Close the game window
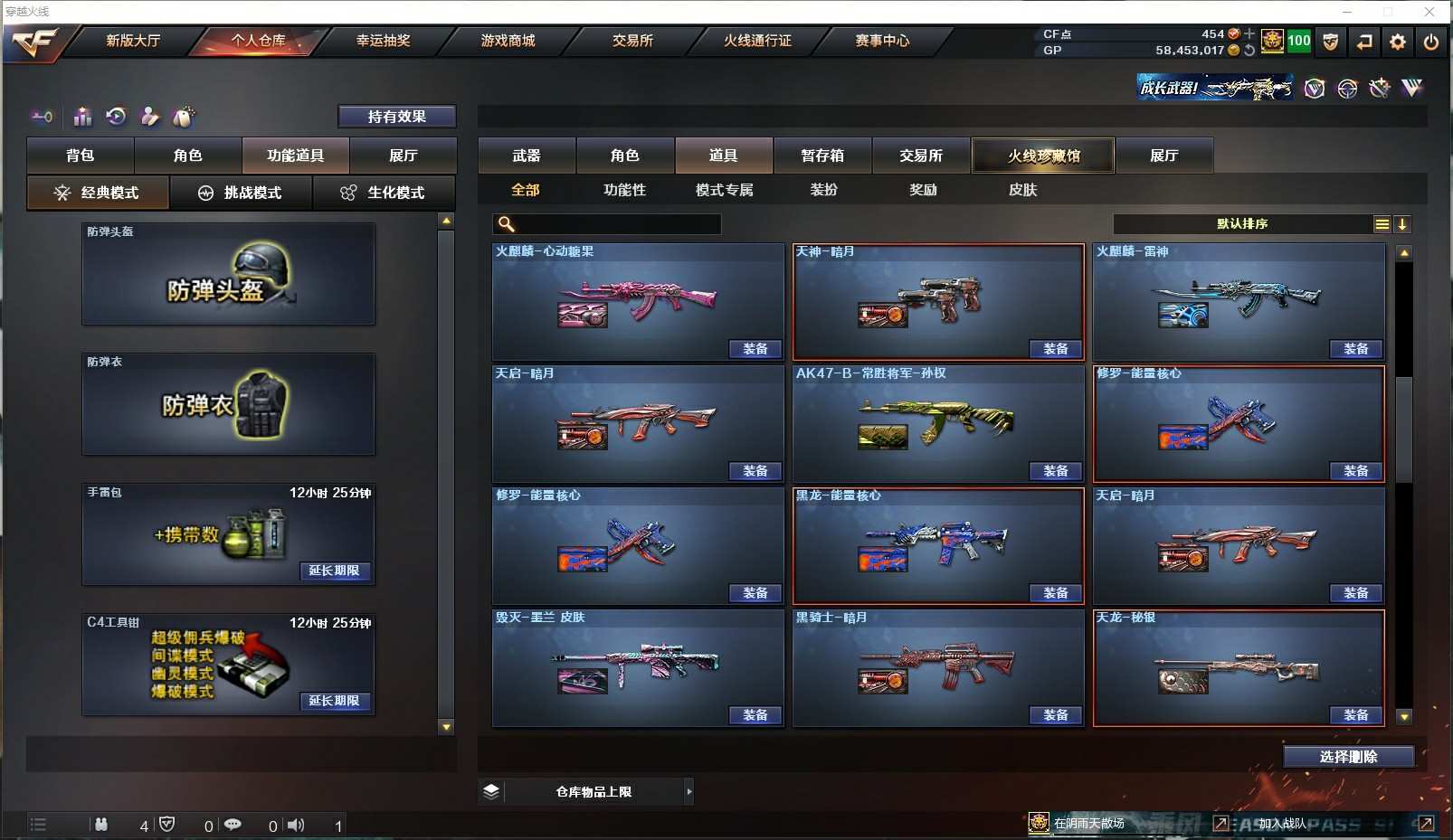 [x=1429, y=12]
